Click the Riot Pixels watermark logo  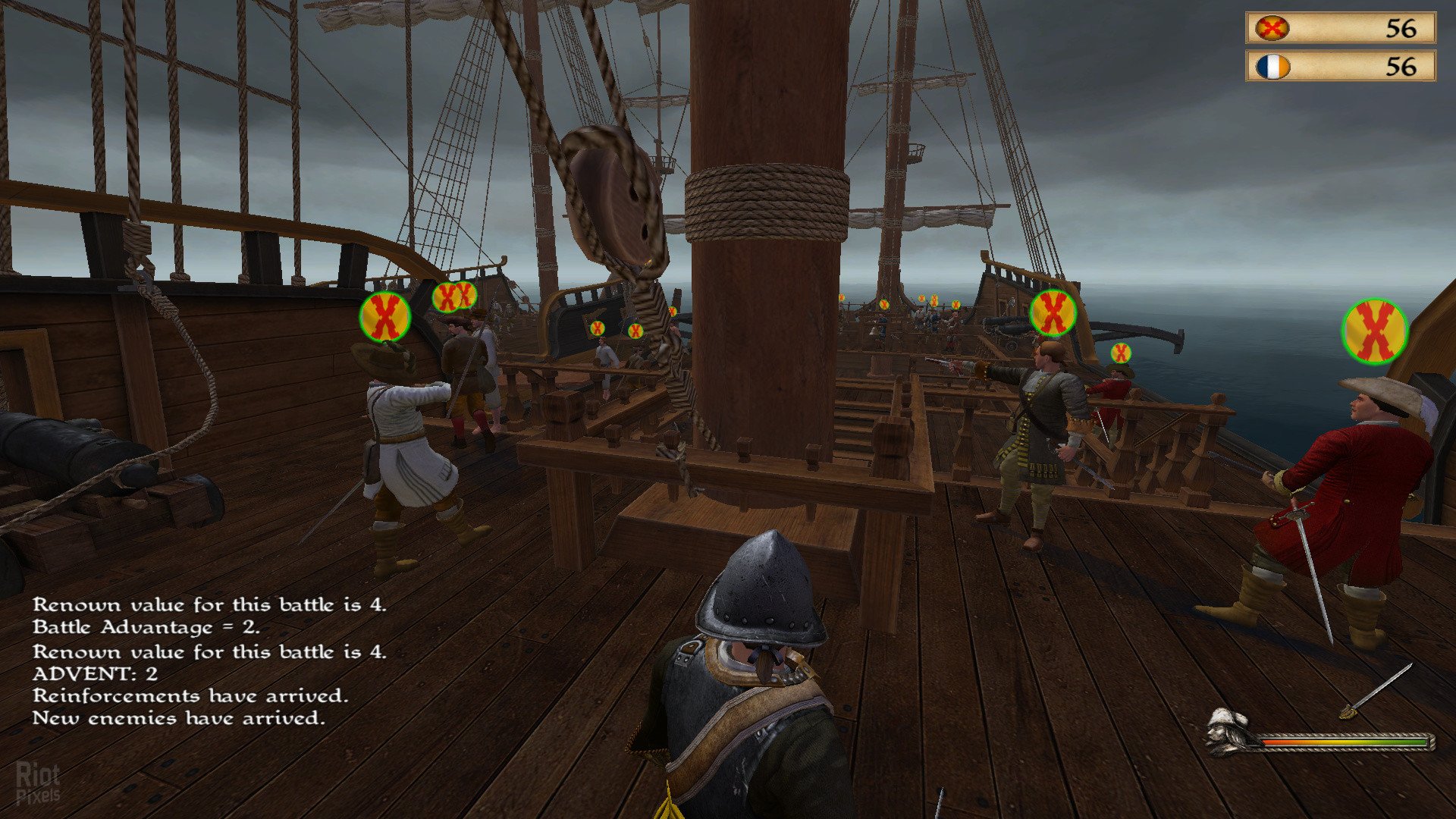pos(38,783)
